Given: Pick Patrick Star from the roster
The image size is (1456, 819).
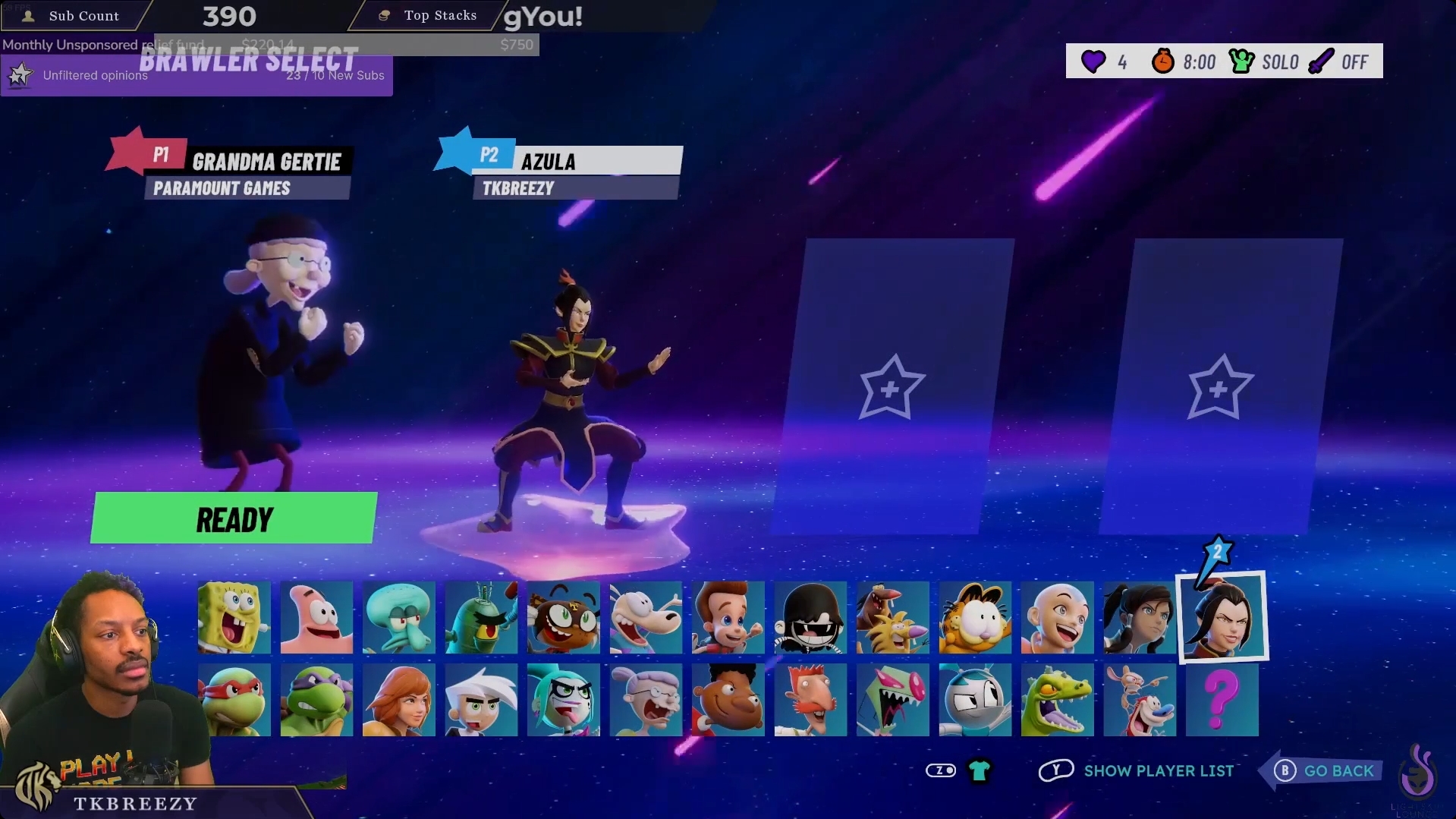Looking at the screenshot, I should tap(316, 618).
